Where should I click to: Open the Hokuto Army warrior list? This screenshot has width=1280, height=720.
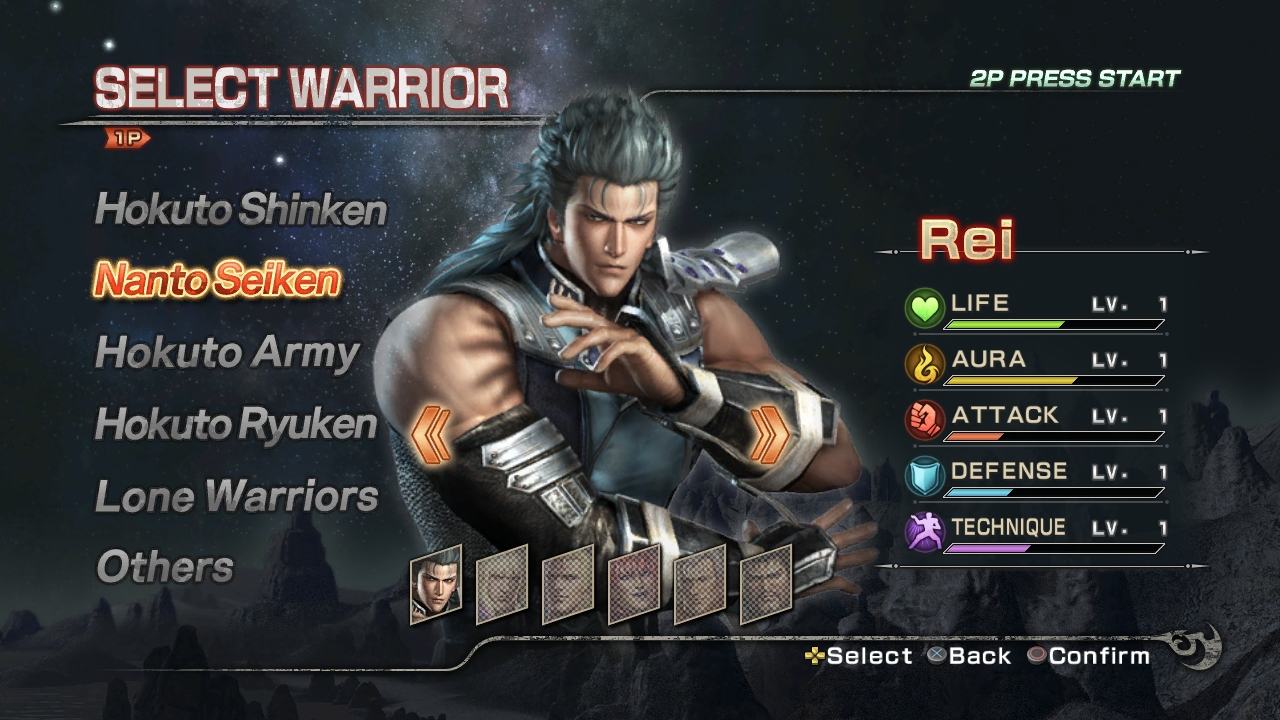(x=227, y=353)
